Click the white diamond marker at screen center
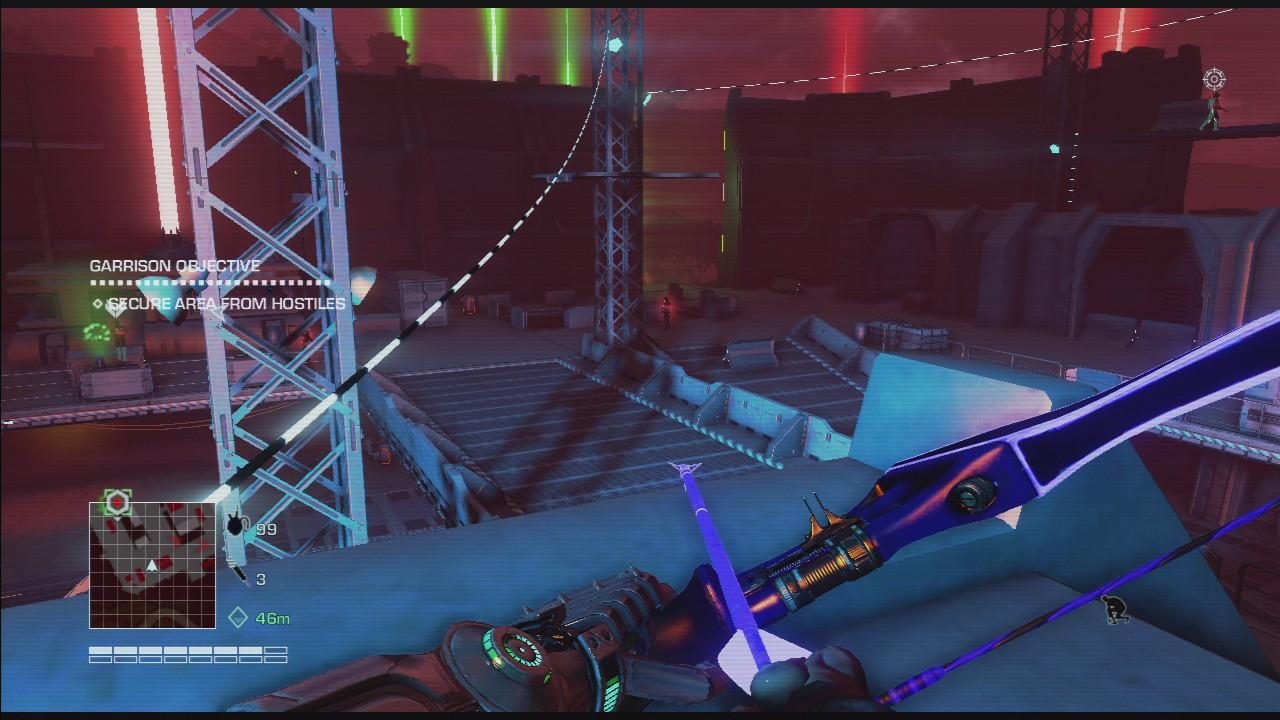Viewport: 1280px width, 720px height. pyautogui.click(x=687, y=465)
